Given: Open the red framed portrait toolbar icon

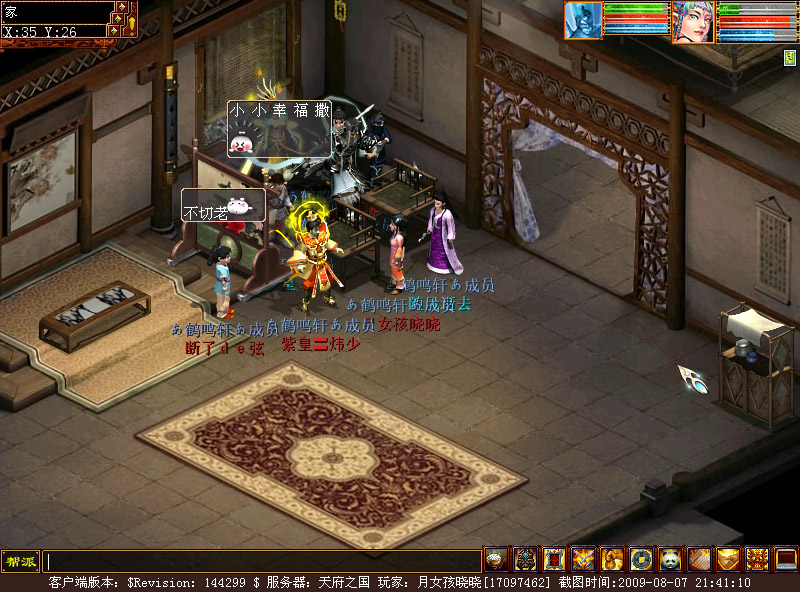Looking at the screenshot, I should point(554,560).
